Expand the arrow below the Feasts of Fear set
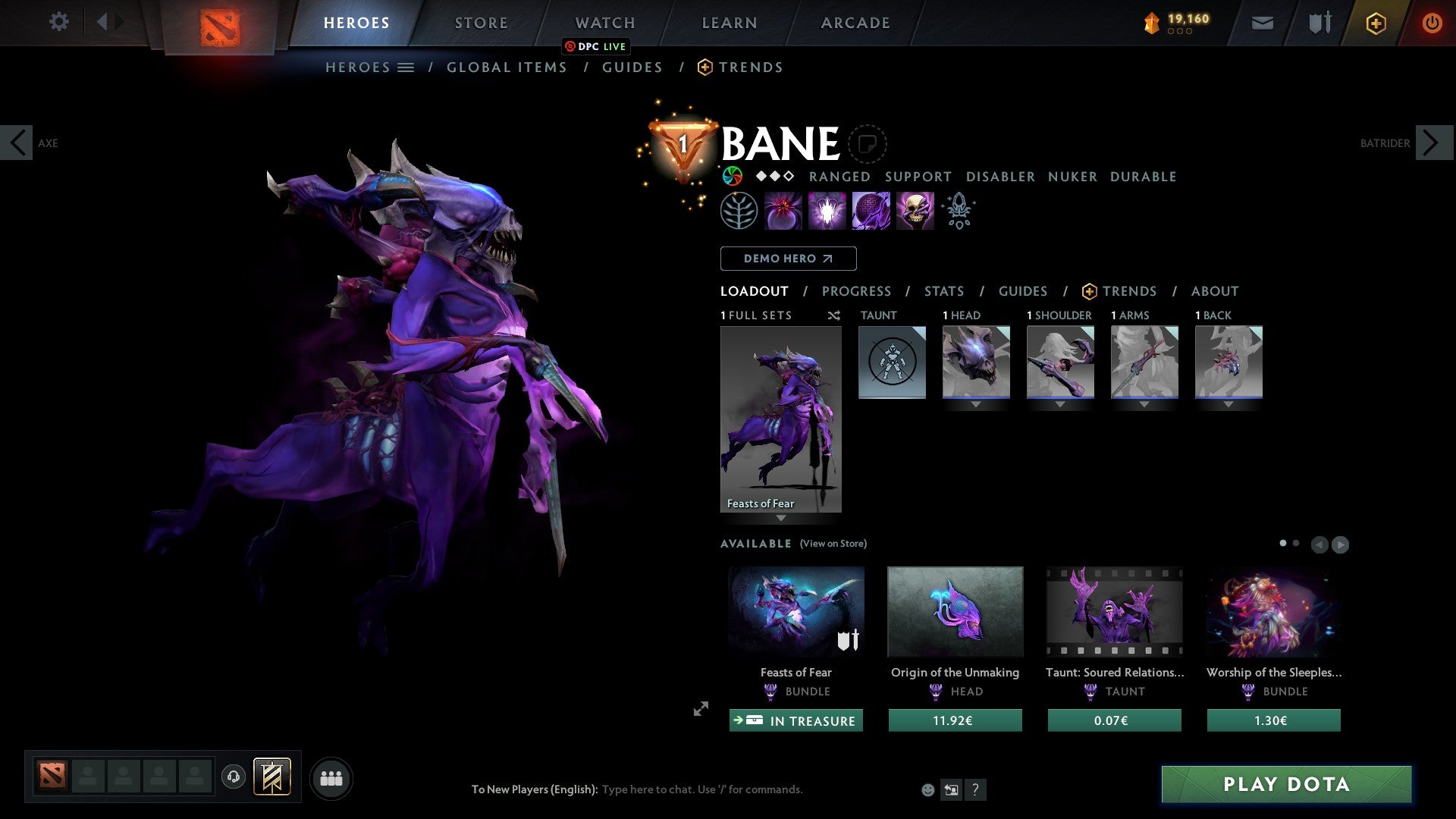The width and height of the screenshot is (1456, 819). click(781, 519)
